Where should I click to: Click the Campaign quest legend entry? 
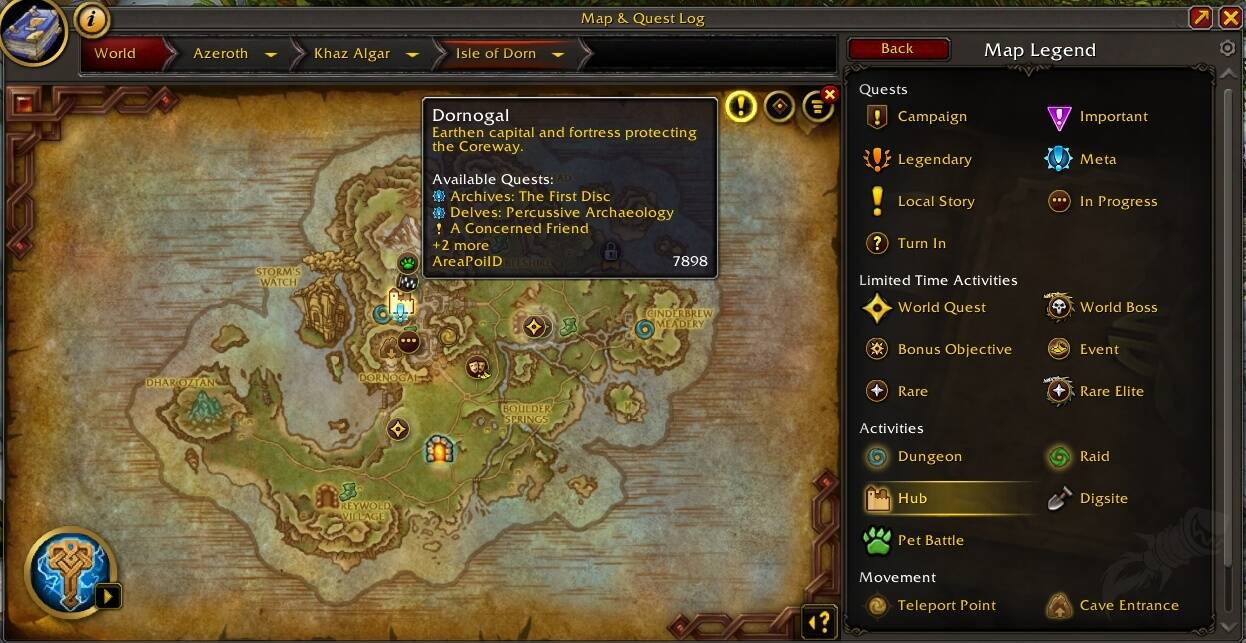(931, 116)
